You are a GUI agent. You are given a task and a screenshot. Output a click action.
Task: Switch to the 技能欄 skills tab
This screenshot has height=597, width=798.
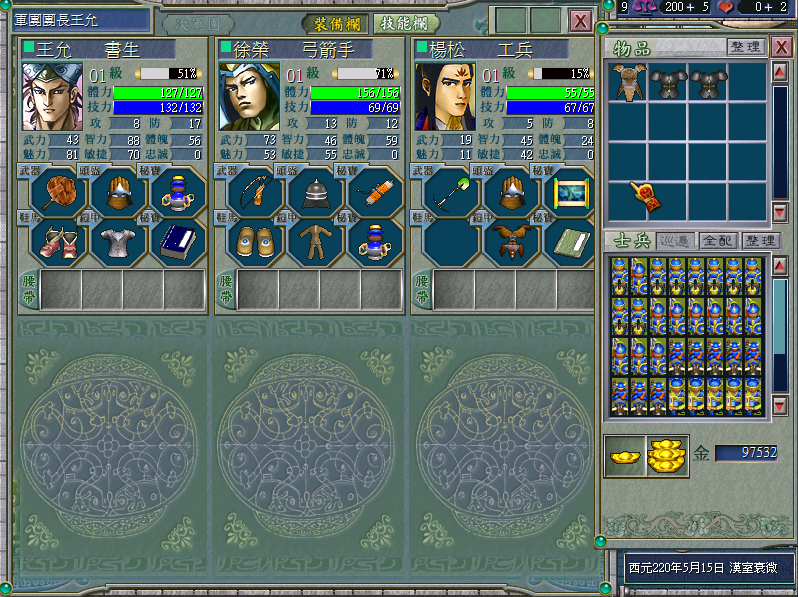click(x=405, y=23)
